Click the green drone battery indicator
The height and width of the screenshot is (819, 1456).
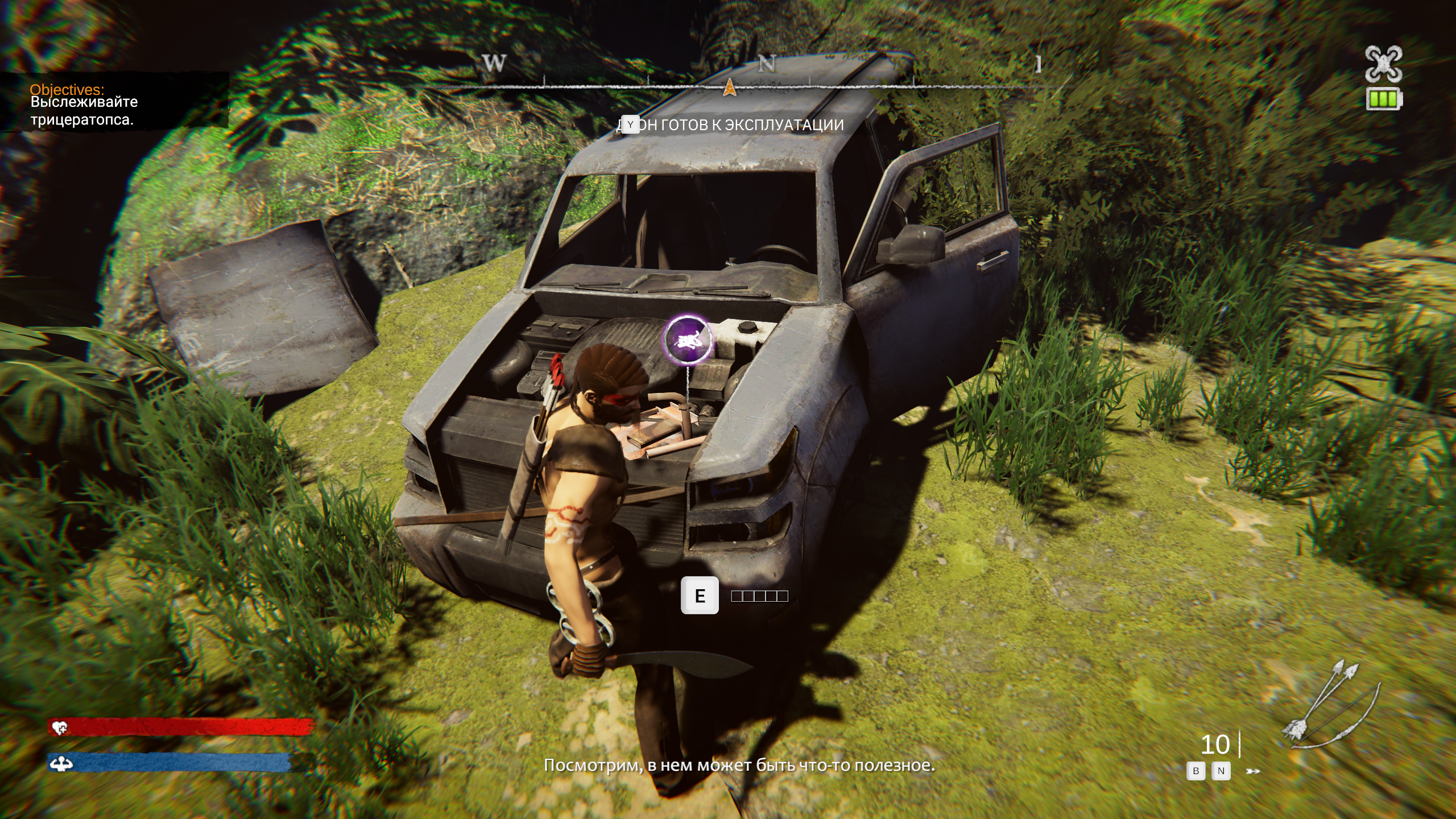coord(1384,100)
